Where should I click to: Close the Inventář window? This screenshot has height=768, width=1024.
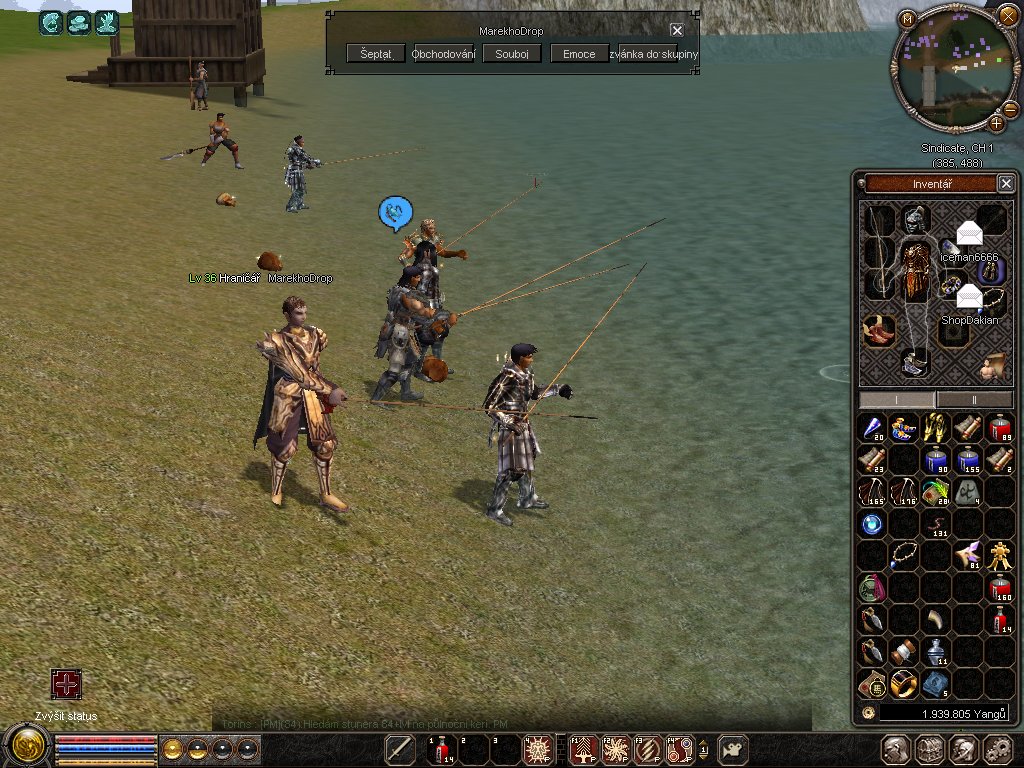click(x=1006, y=183)
